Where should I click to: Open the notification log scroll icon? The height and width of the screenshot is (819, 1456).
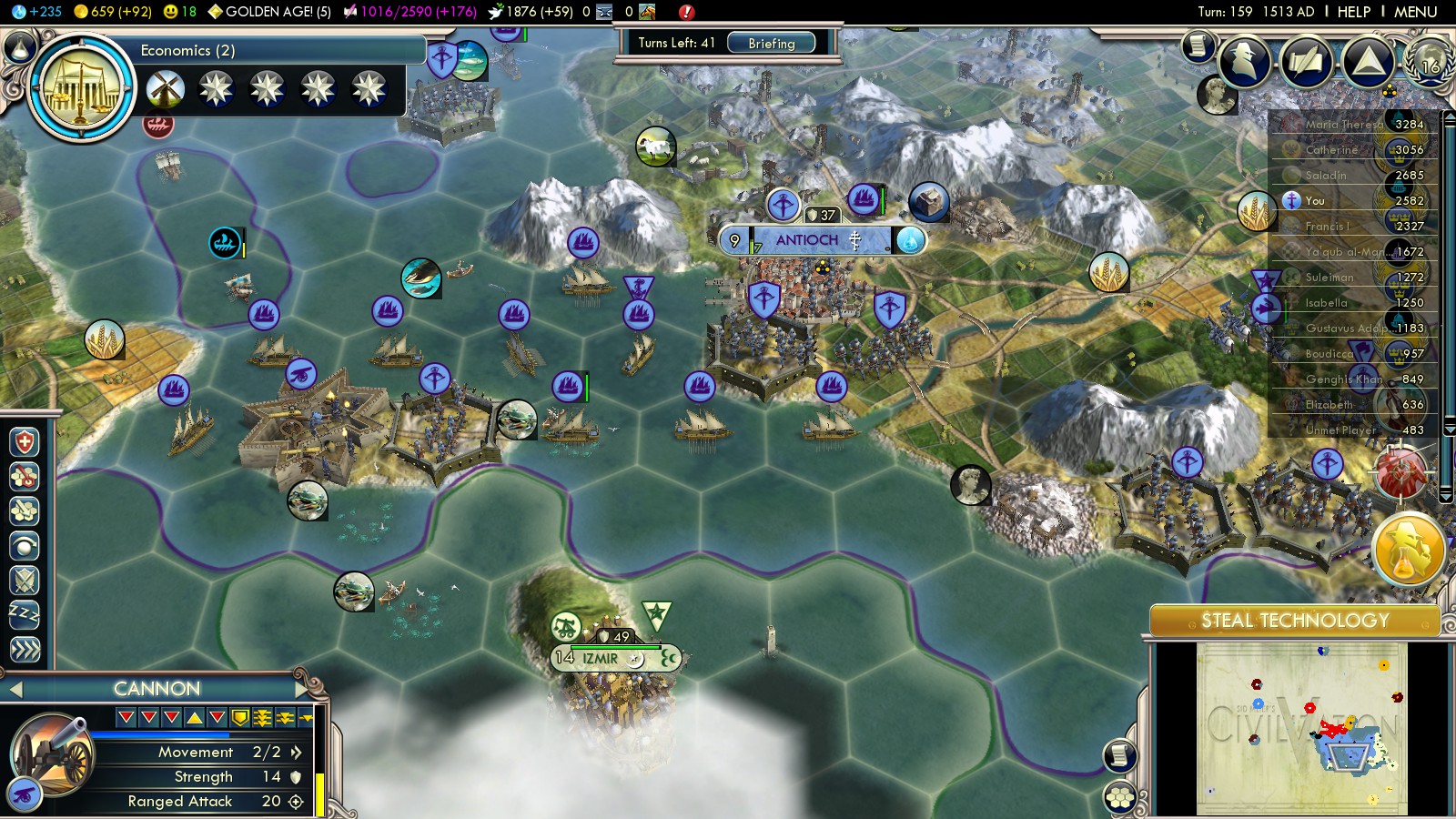click(1198, 45)
